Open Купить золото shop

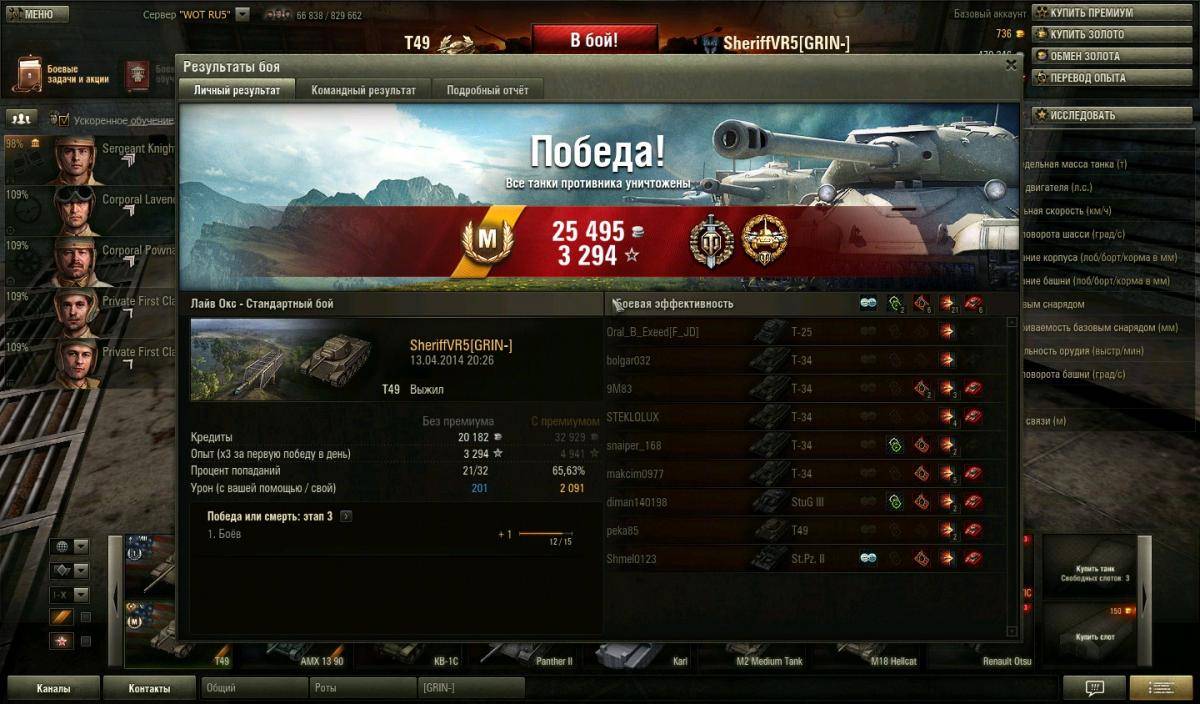point(1085,35)
